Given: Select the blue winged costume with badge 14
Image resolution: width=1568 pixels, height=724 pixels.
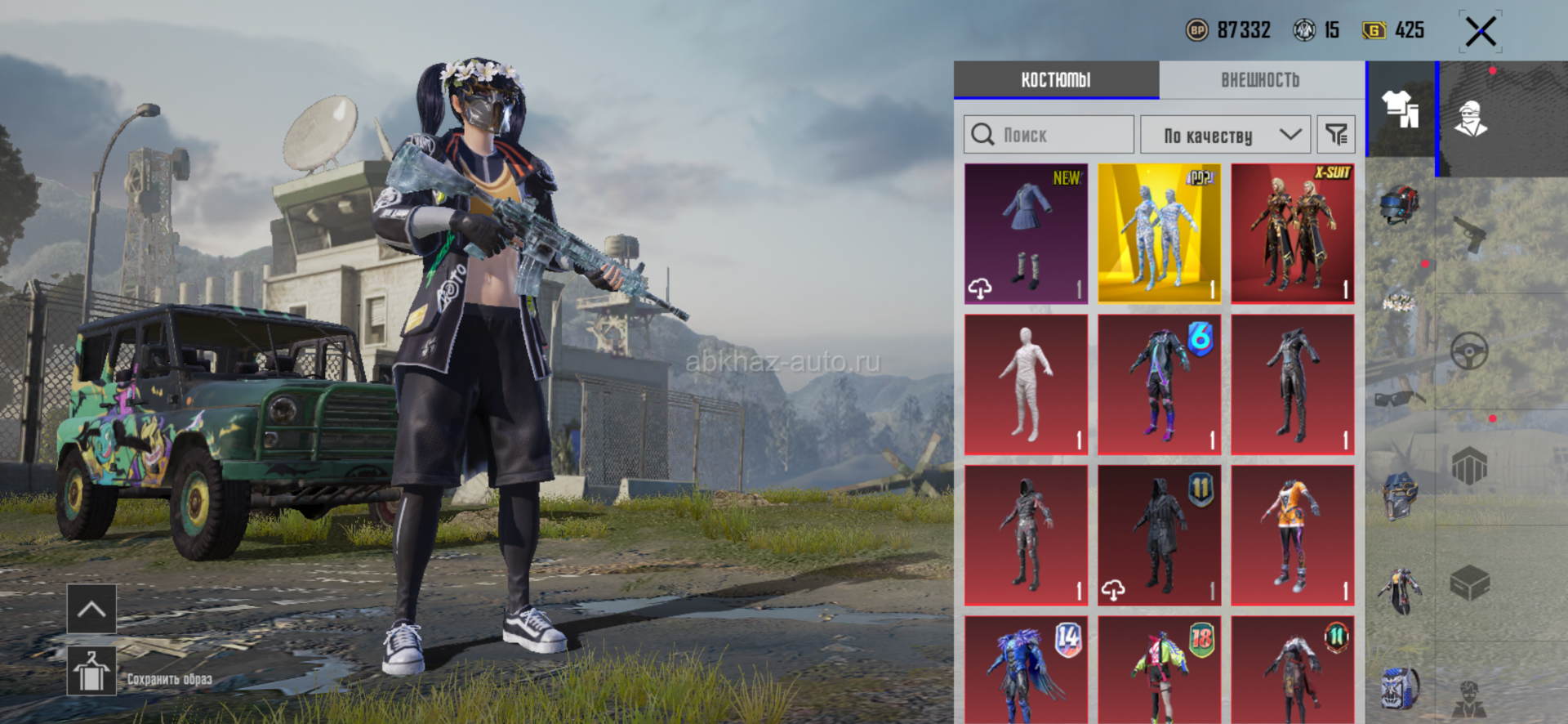Looking at the screenshot, I should pos(1026,670).
